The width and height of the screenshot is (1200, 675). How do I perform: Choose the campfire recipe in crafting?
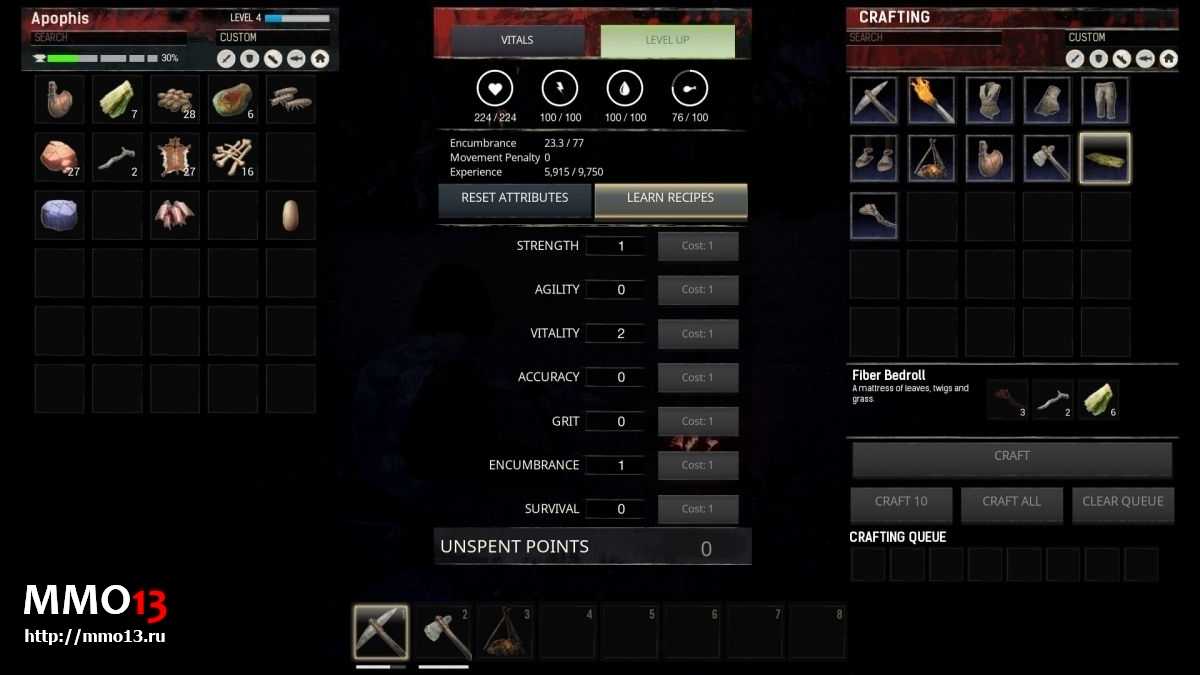932,158
